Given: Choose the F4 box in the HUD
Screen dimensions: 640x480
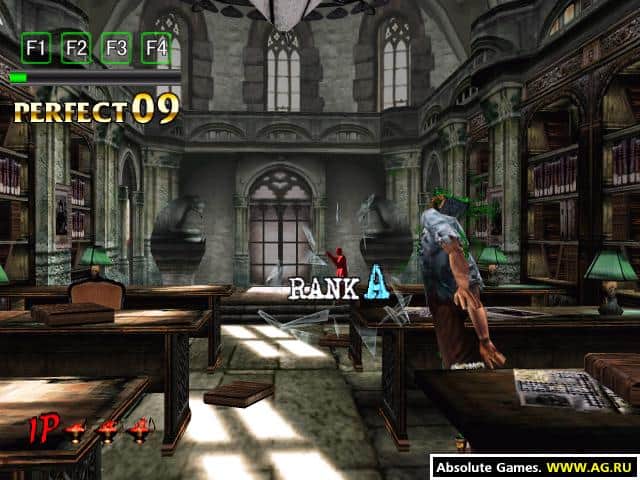Looking at the screenshot, I should point(156,48).
